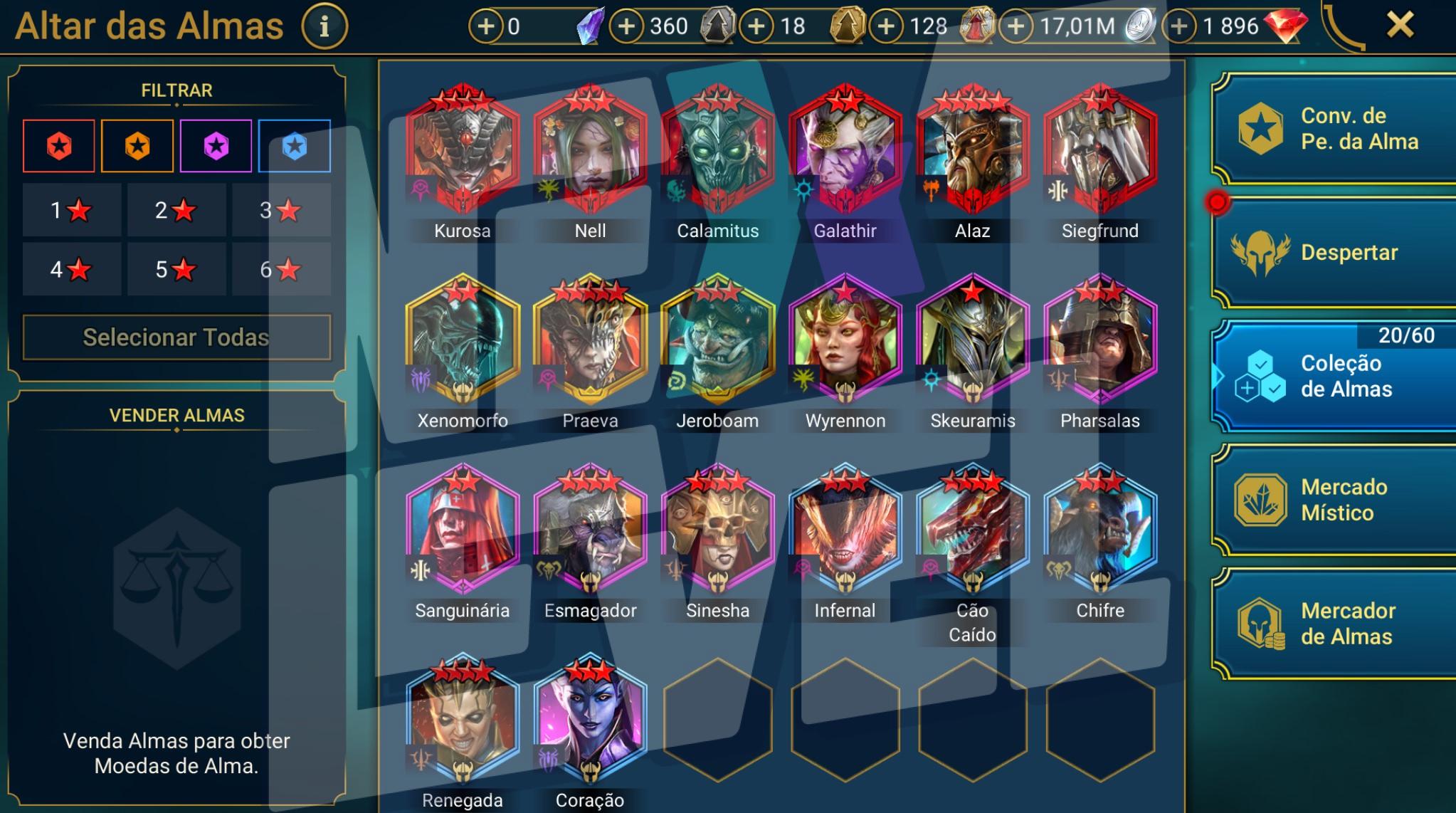Go to the Despertar section
The width and height of the screenshot is (1456, 813).
pos(1334,253)
